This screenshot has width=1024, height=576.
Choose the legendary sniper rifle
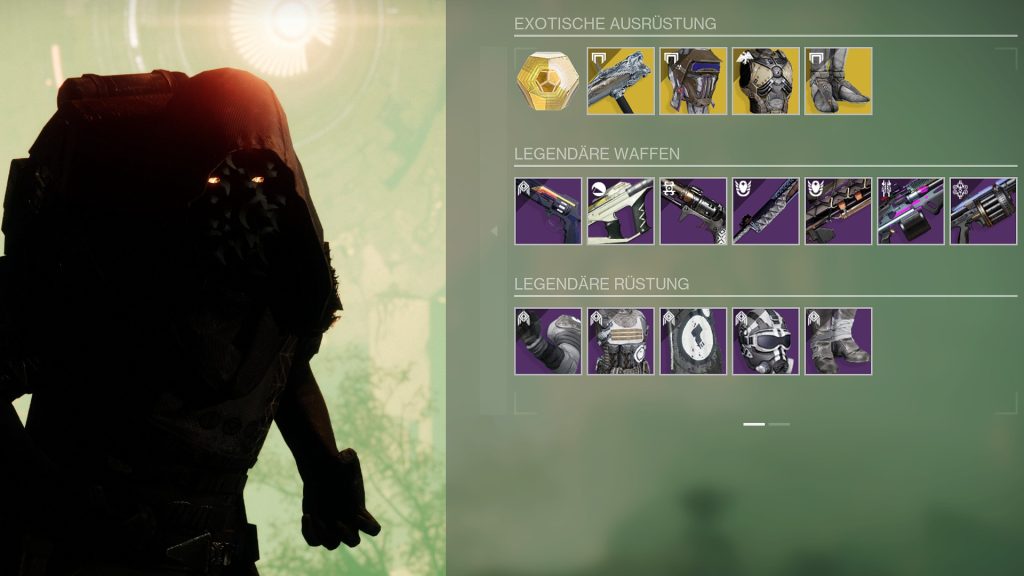(765, 211)
